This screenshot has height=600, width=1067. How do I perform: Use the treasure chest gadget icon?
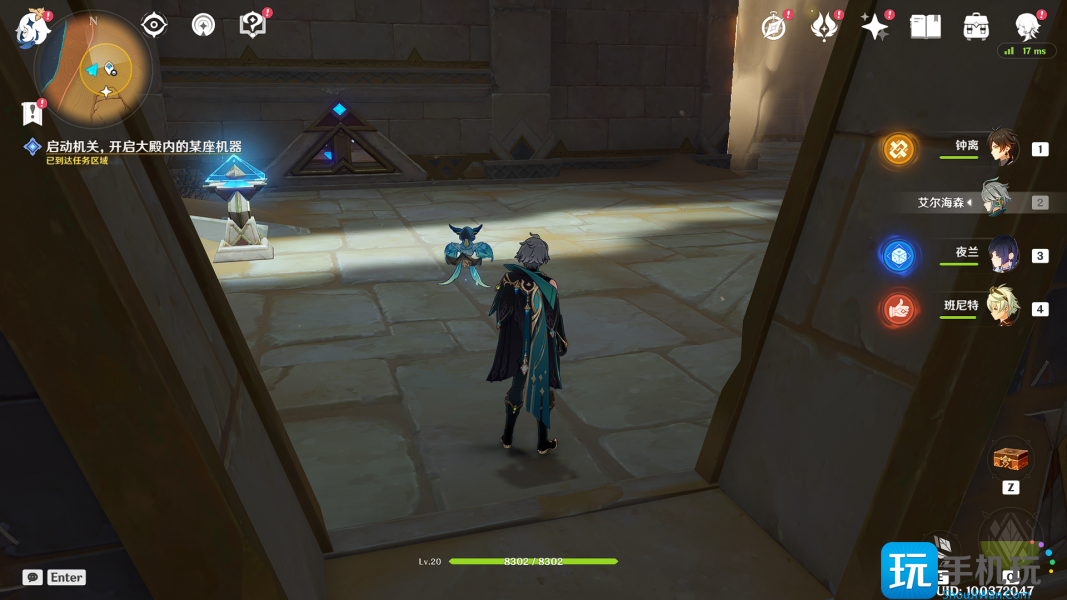pyautogui.click(x=1010, y=460)
